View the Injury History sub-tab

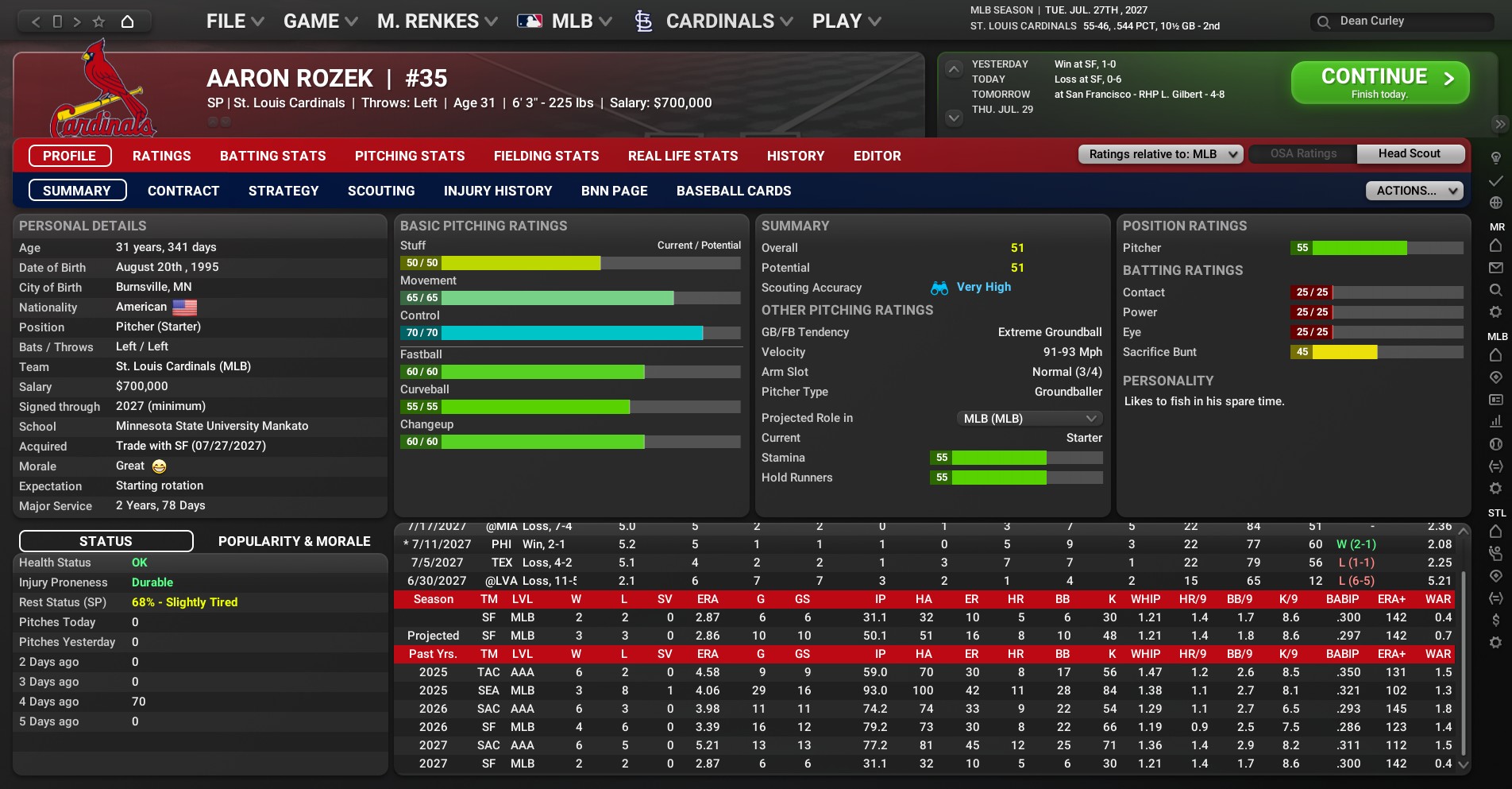498,191
